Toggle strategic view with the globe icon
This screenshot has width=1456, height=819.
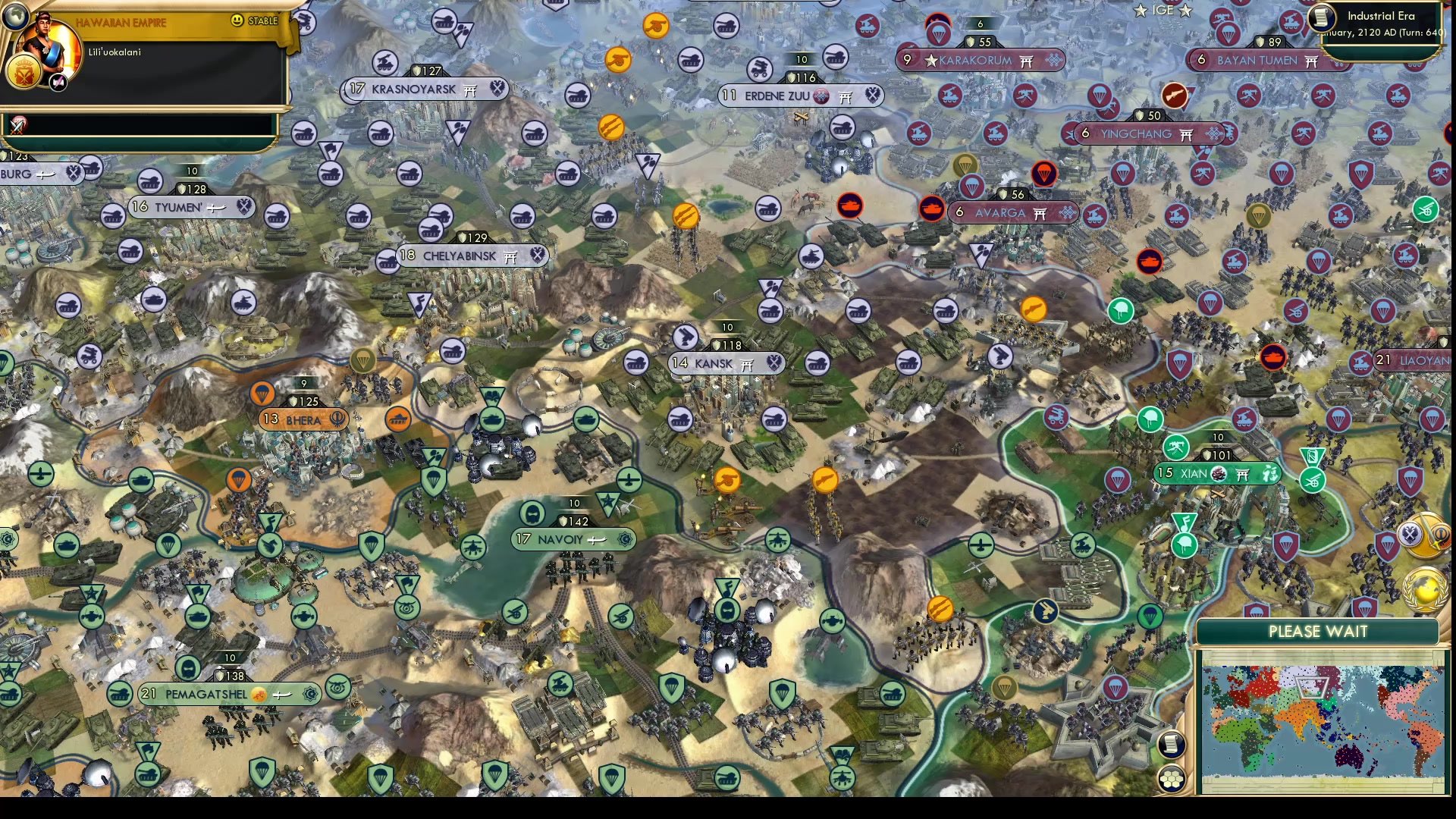(16, 16)
